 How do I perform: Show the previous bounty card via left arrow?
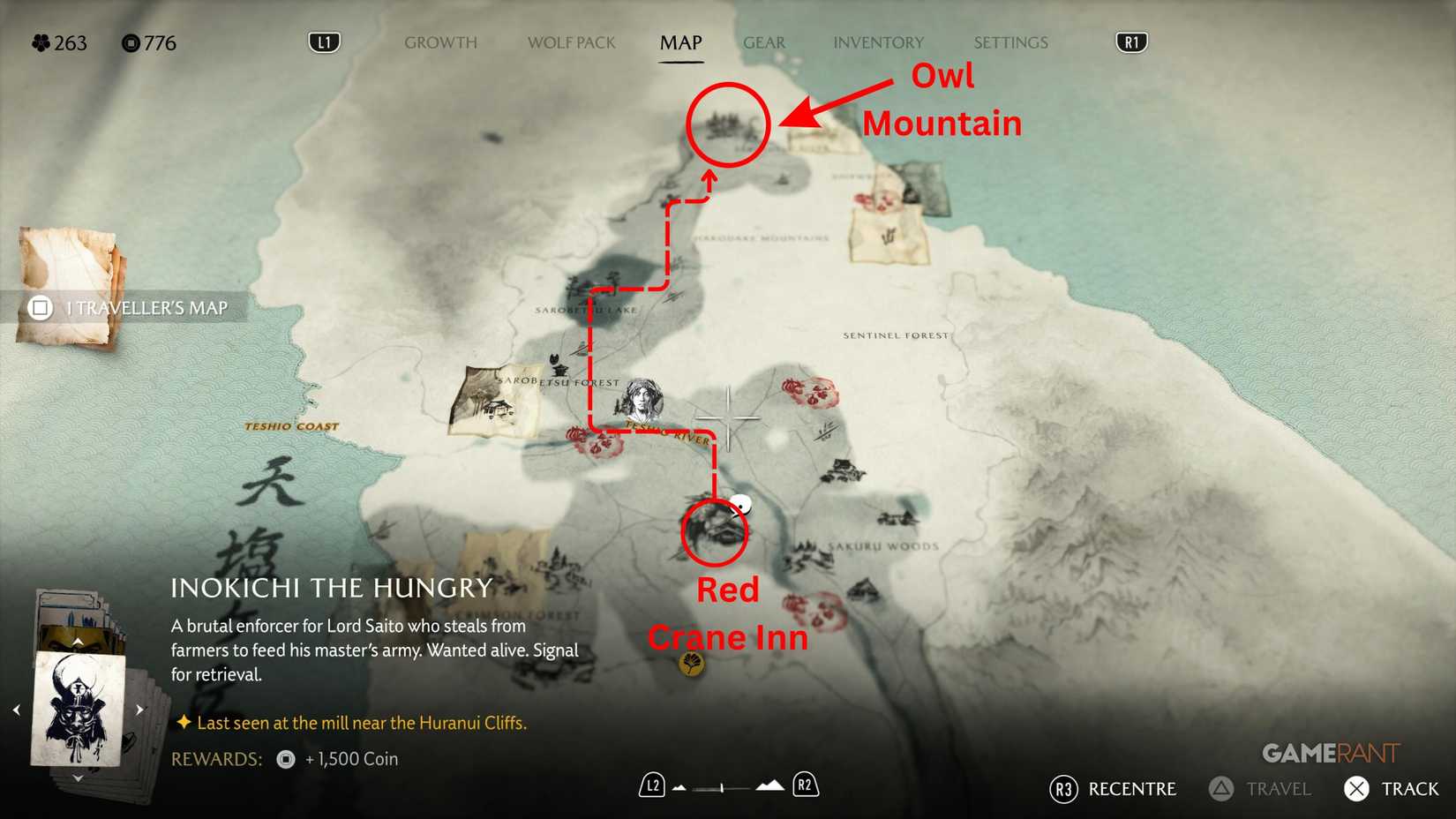pyautogui.click(x=16, y=708)
